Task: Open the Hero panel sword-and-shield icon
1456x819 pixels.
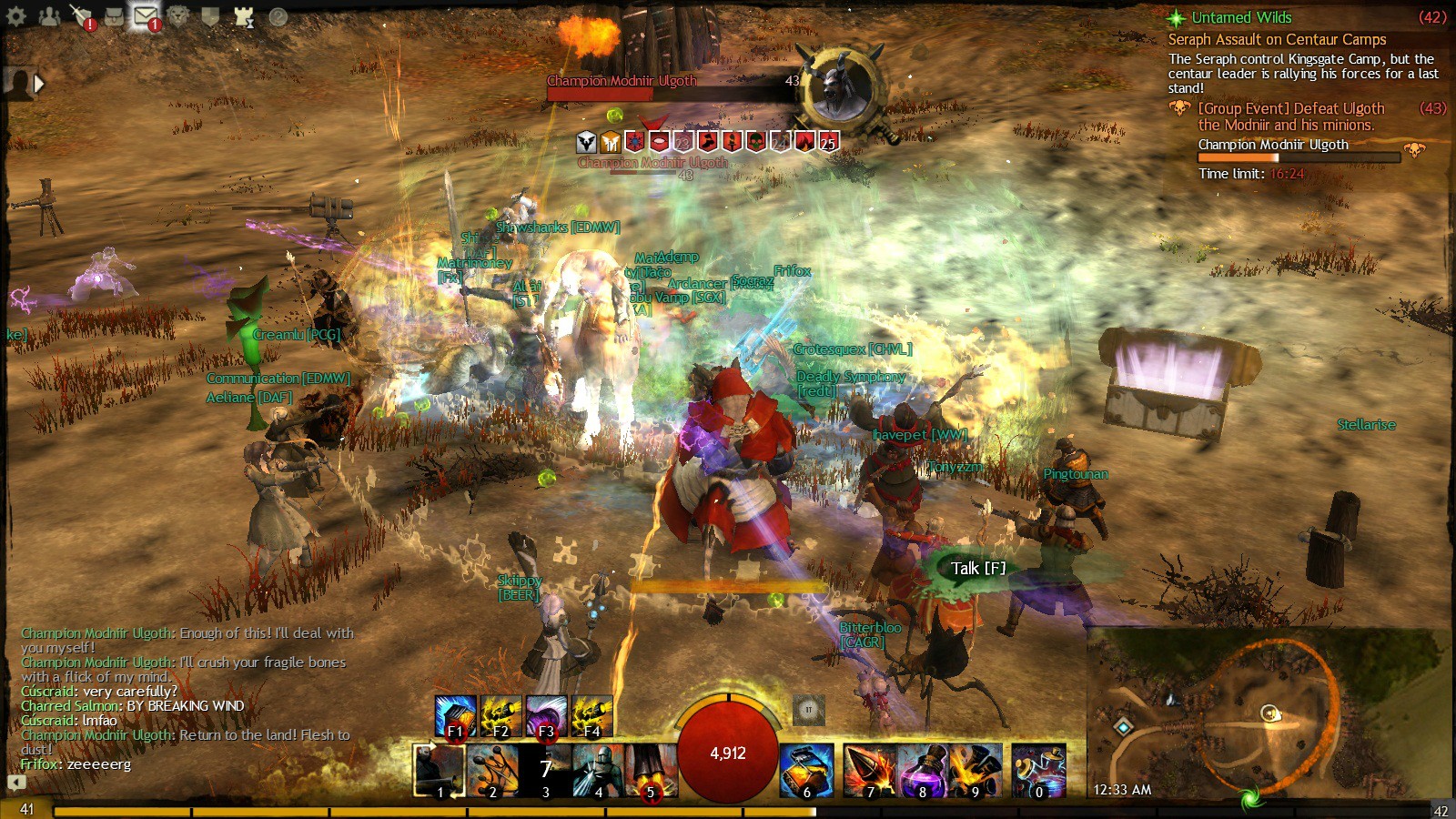Action: point(82,16)
